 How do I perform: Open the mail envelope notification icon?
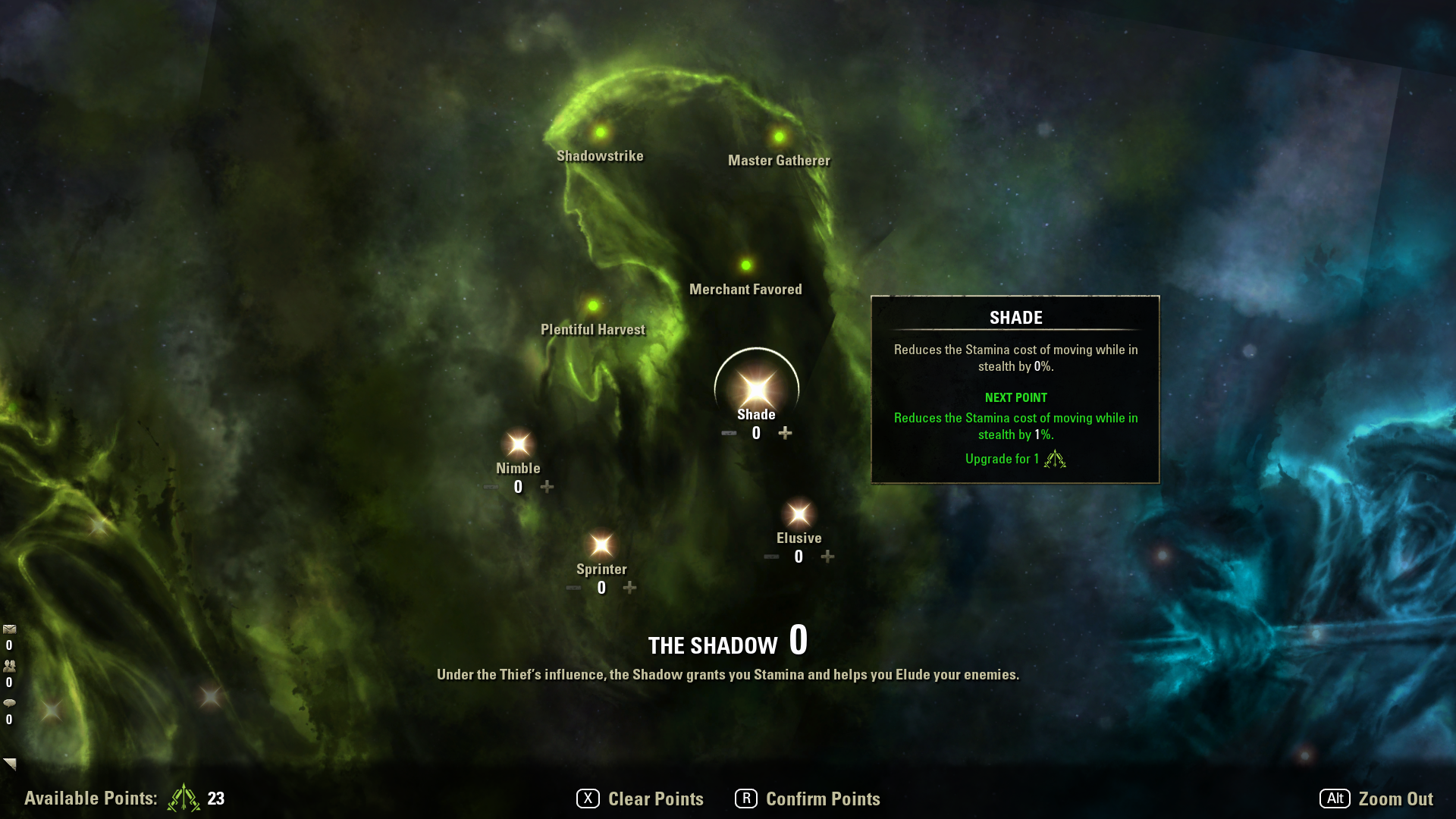point(10,629)
